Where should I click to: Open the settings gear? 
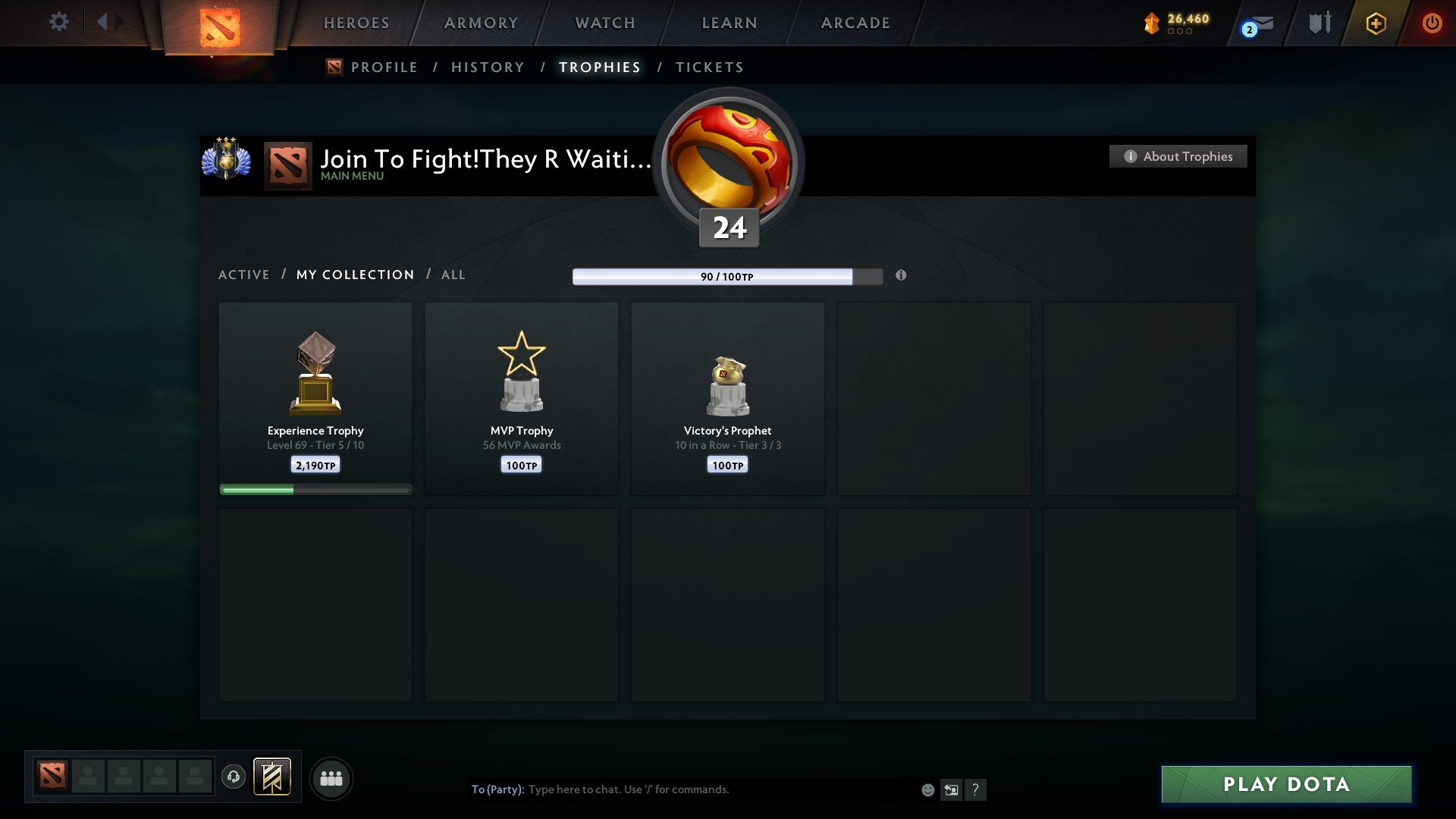point(58,22)
